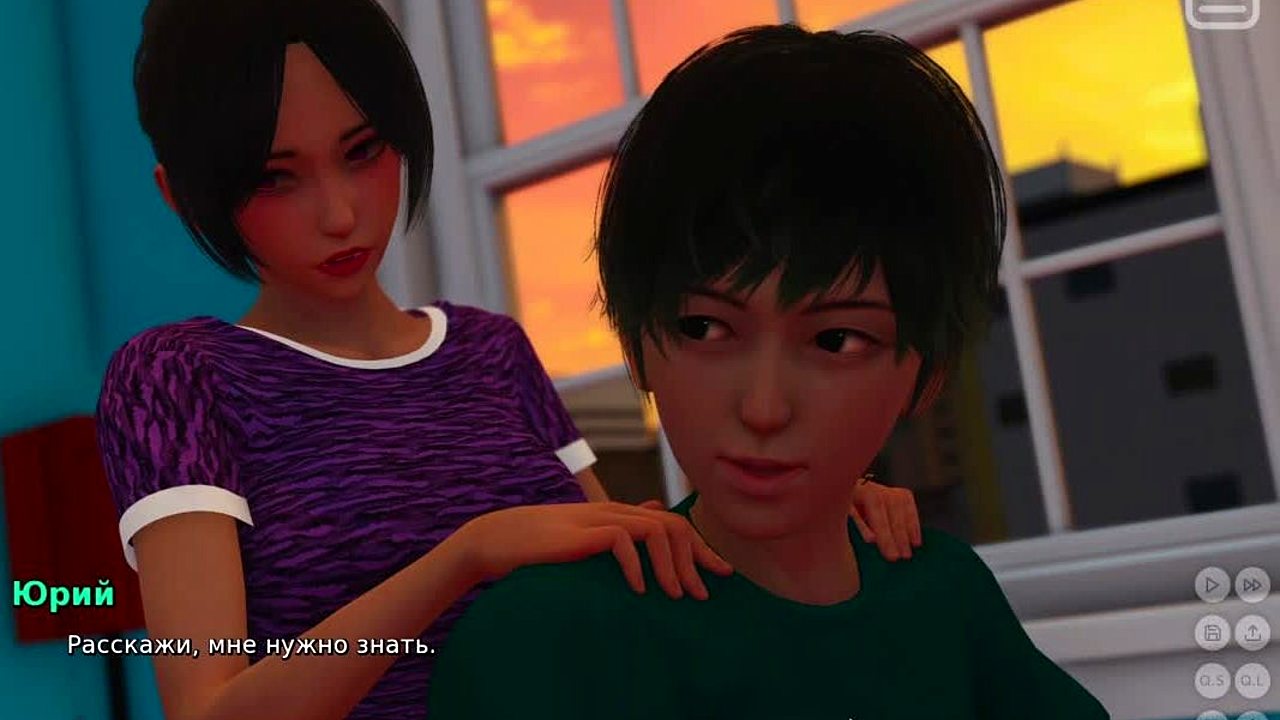
Task: Click the Q.S quick save button
Action: pos(1212,680)
